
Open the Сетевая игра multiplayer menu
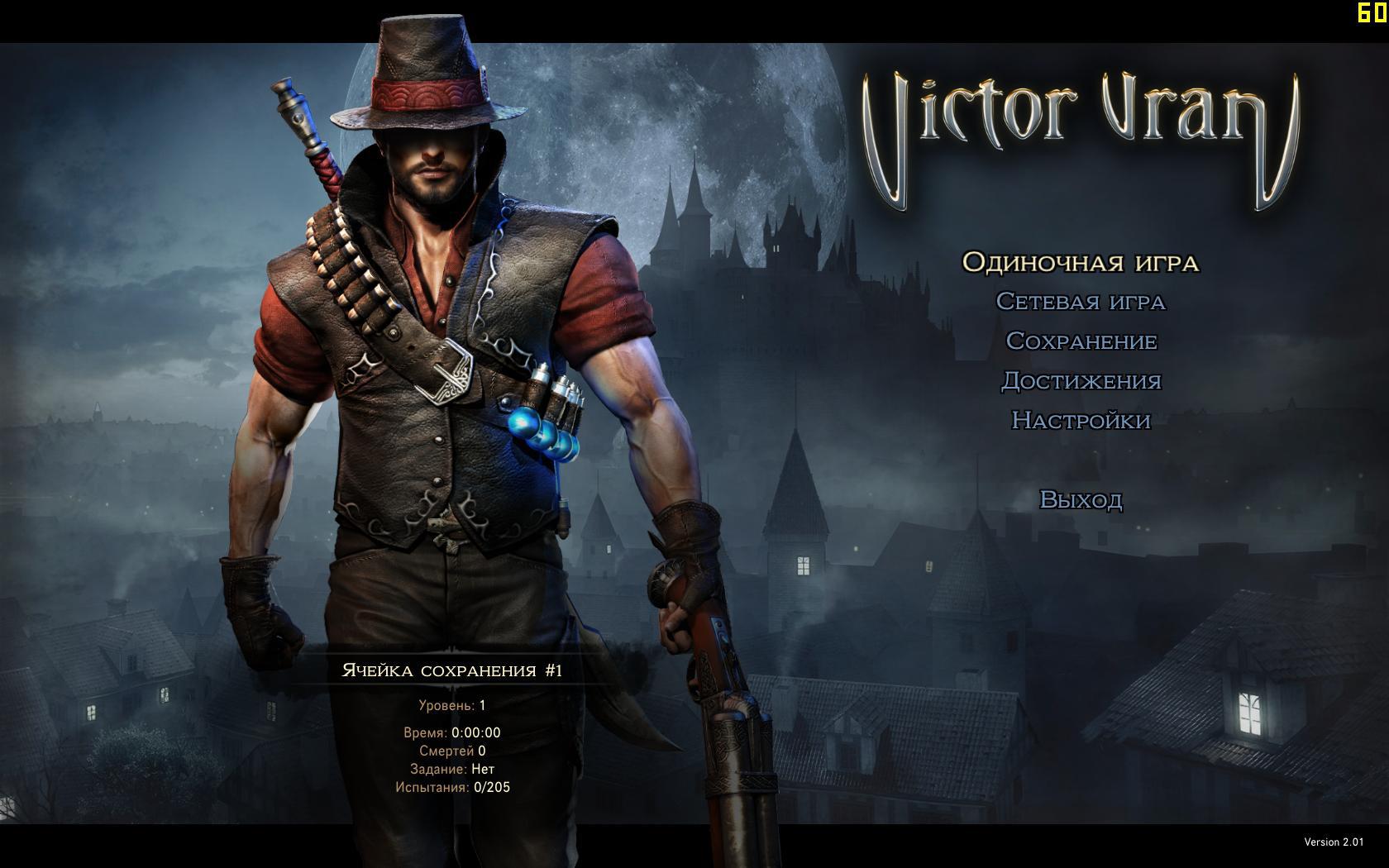1081,302
